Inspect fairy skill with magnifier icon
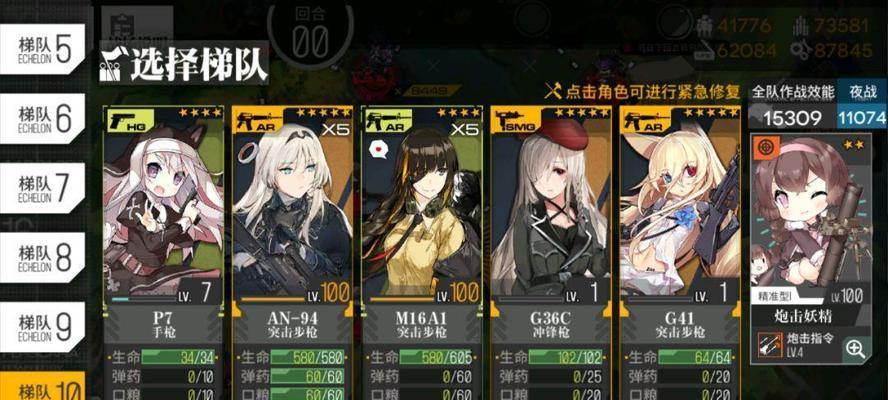Viewport: 888px width, 400px height. (856, 348)
